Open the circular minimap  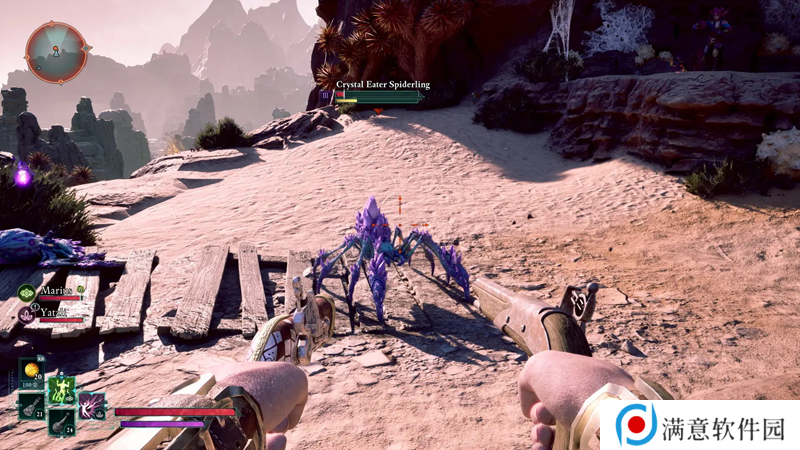(56, 52)
